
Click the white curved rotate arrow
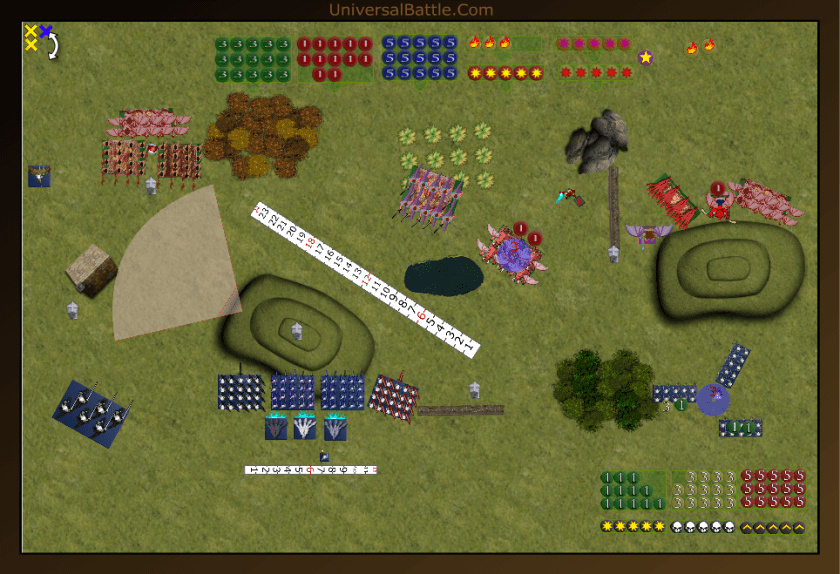[x=53, y=46]
